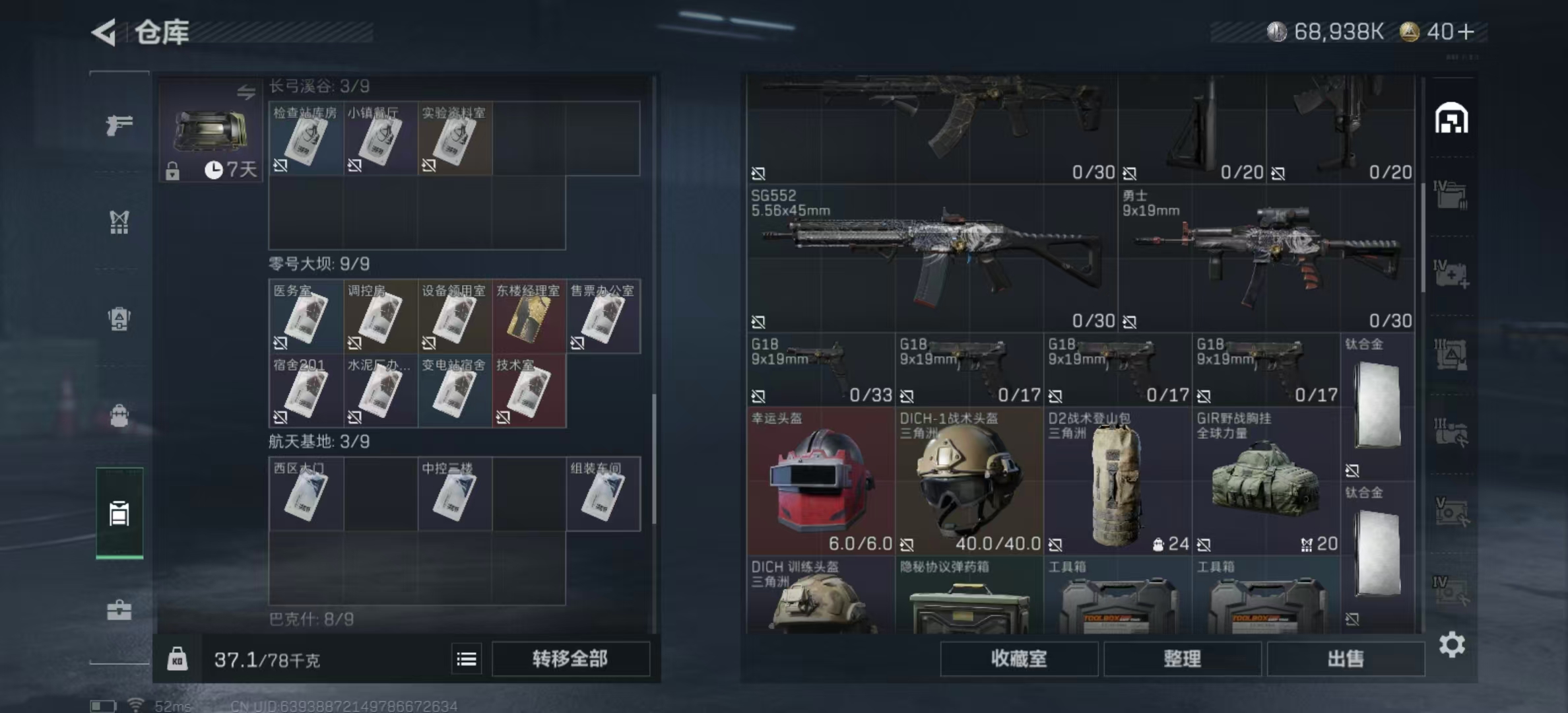Choose the 中控三楼 key card
The image size is (1568, 713).
pyautogui.click(x=454, y=494)
